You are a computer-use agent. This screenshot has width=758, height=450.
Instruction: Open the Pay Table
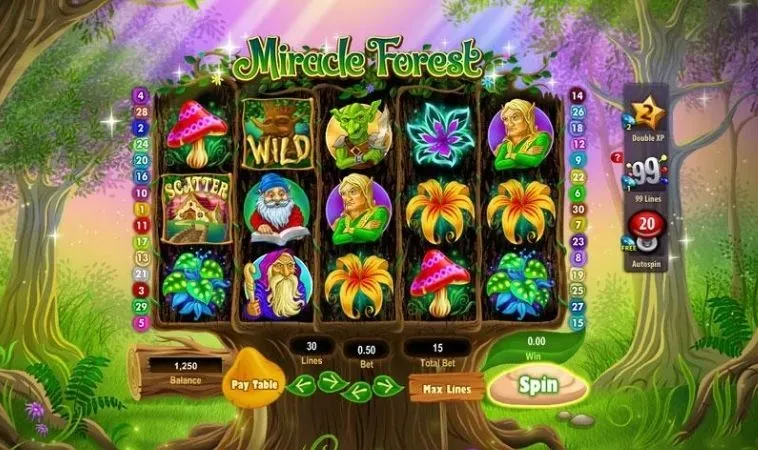click(x=253, y=384)
